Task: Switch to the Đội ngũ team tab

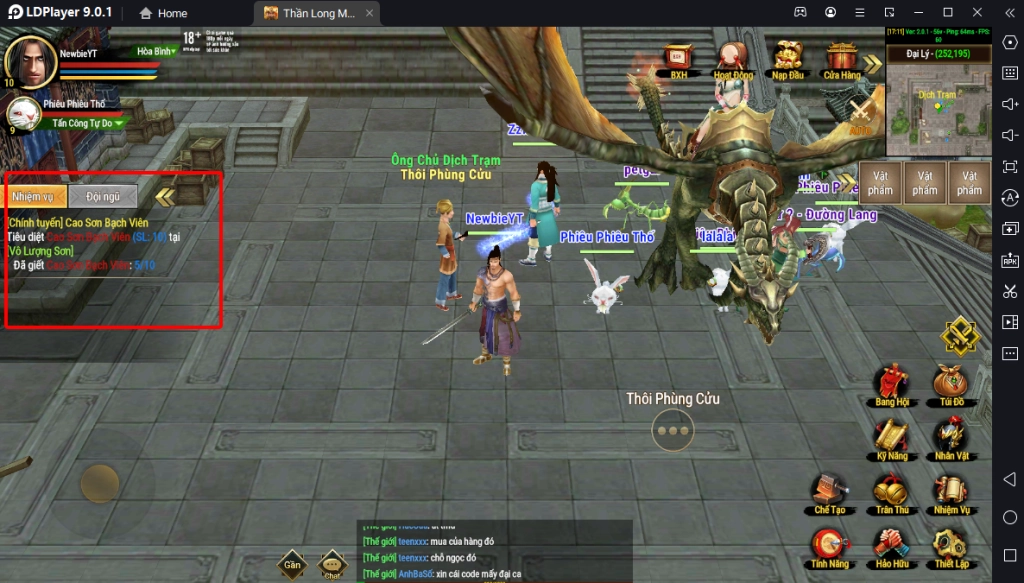Action: coord(103,197)
